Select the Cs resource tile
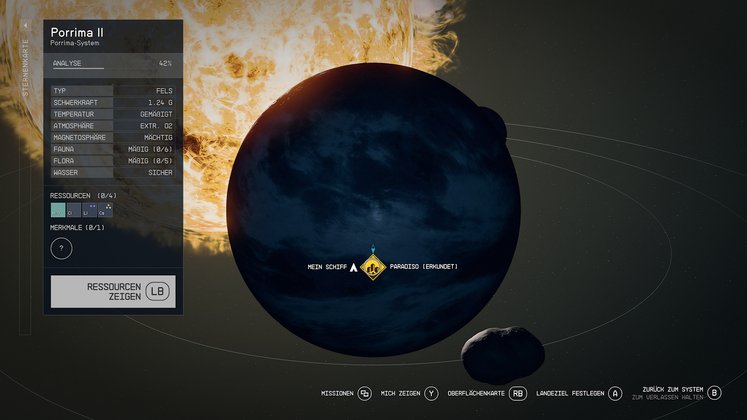747x420 pixels. coord(105,210)
